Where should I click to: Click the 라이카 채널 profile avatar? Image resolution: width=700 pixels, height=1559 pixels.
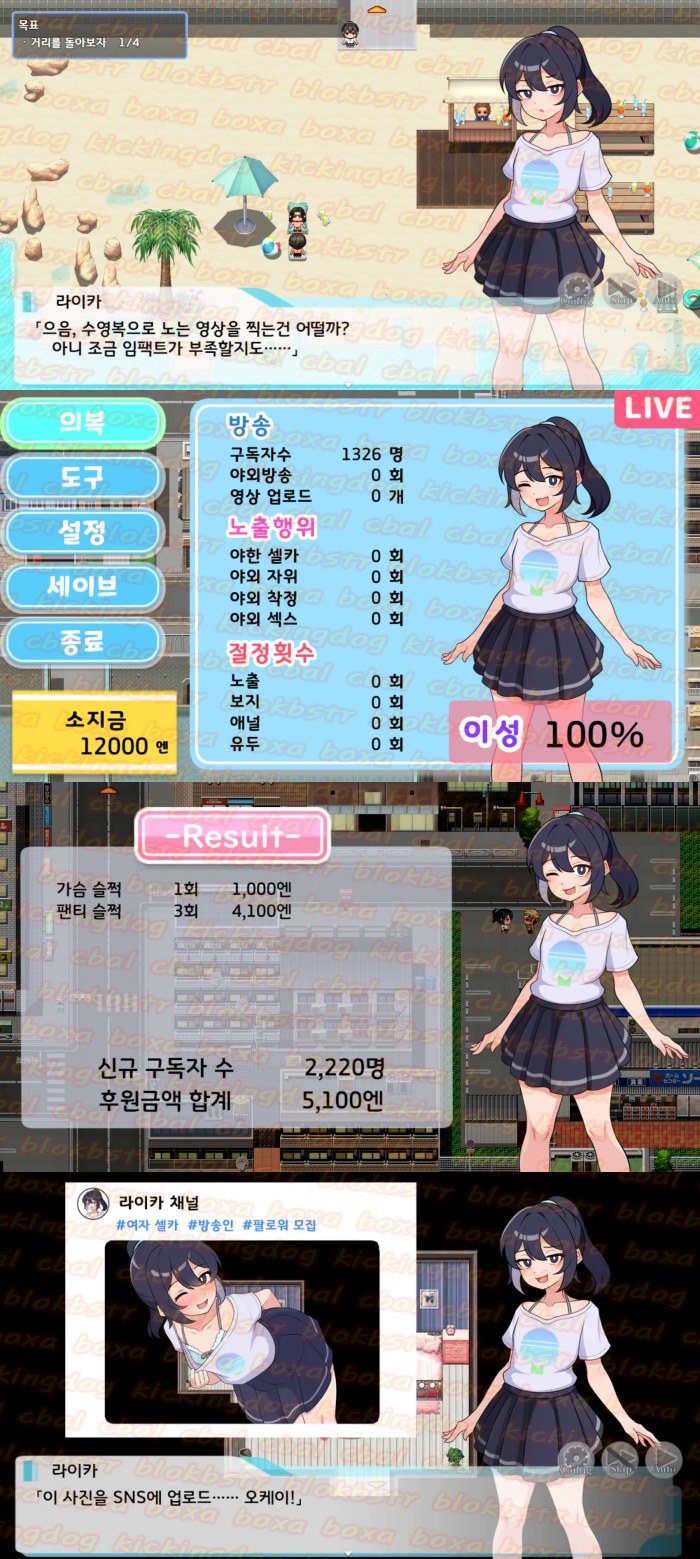click(93, 1203)
